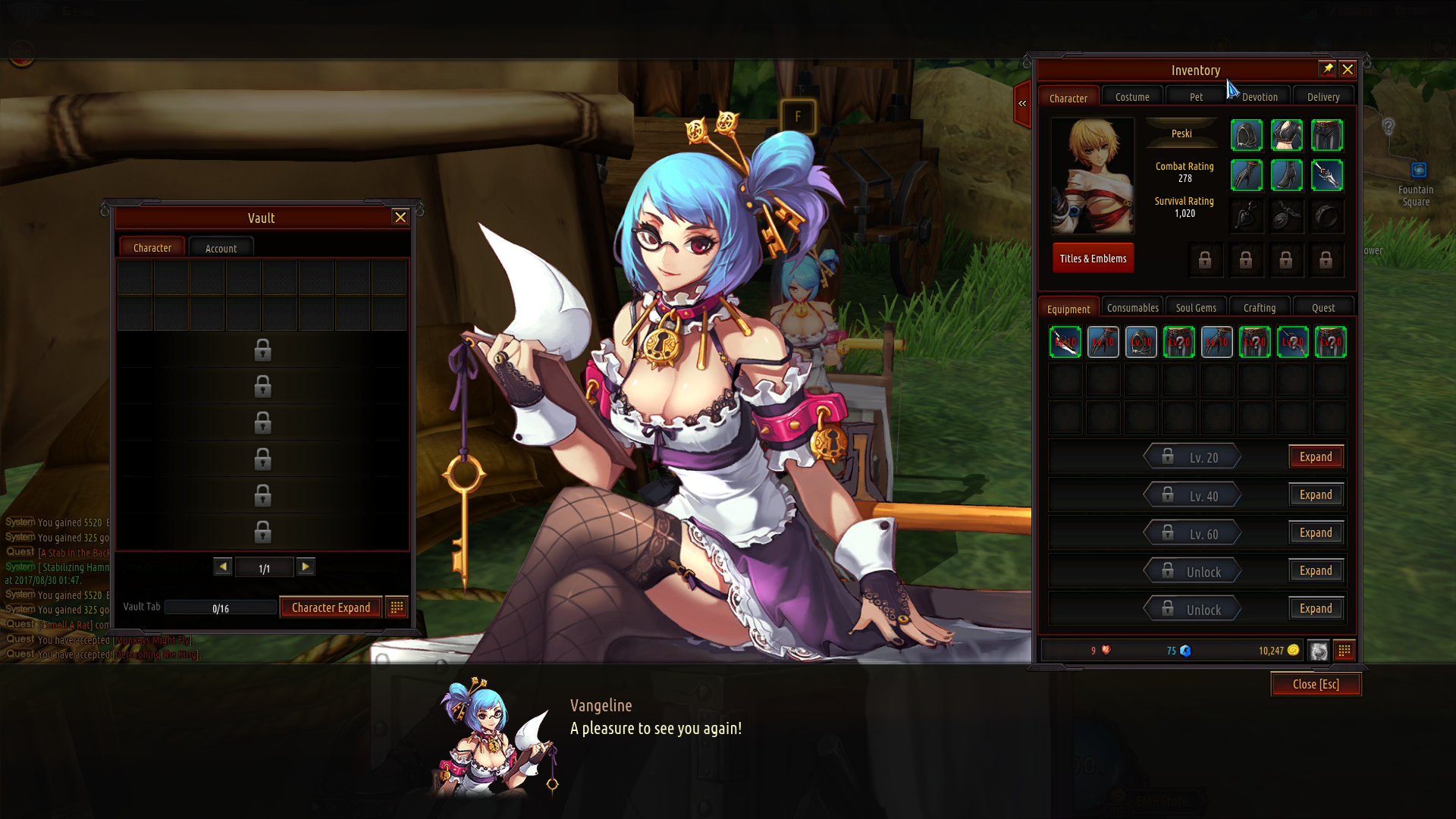Open the Devotion tab
The width and height of the screenshot is (1456, 819).
1260,97
